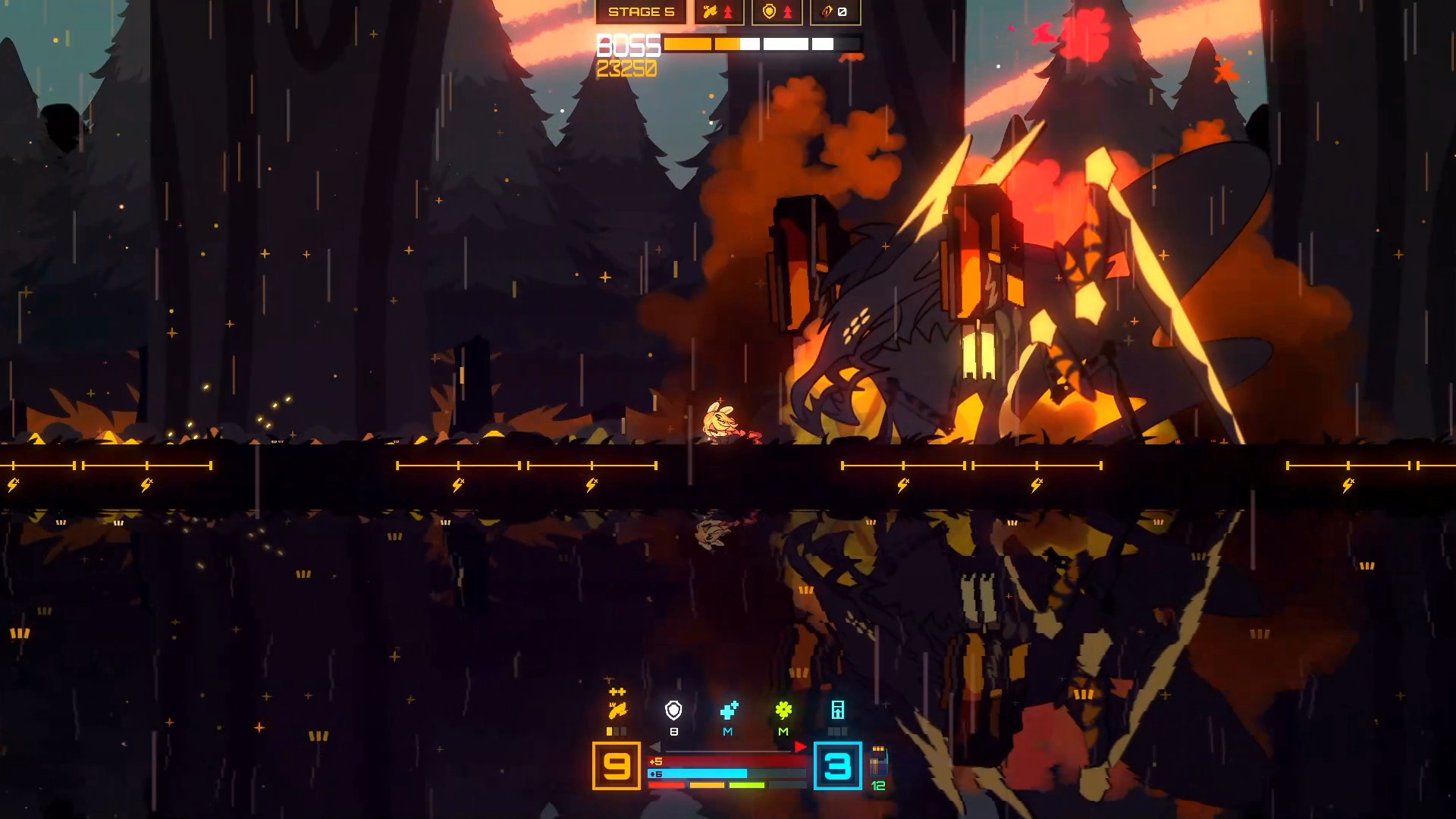Image resolution: width=1456 pixels, height=819 pixels.
Task: Toggle the orange level 9 badge
Action: pos(617,767)
